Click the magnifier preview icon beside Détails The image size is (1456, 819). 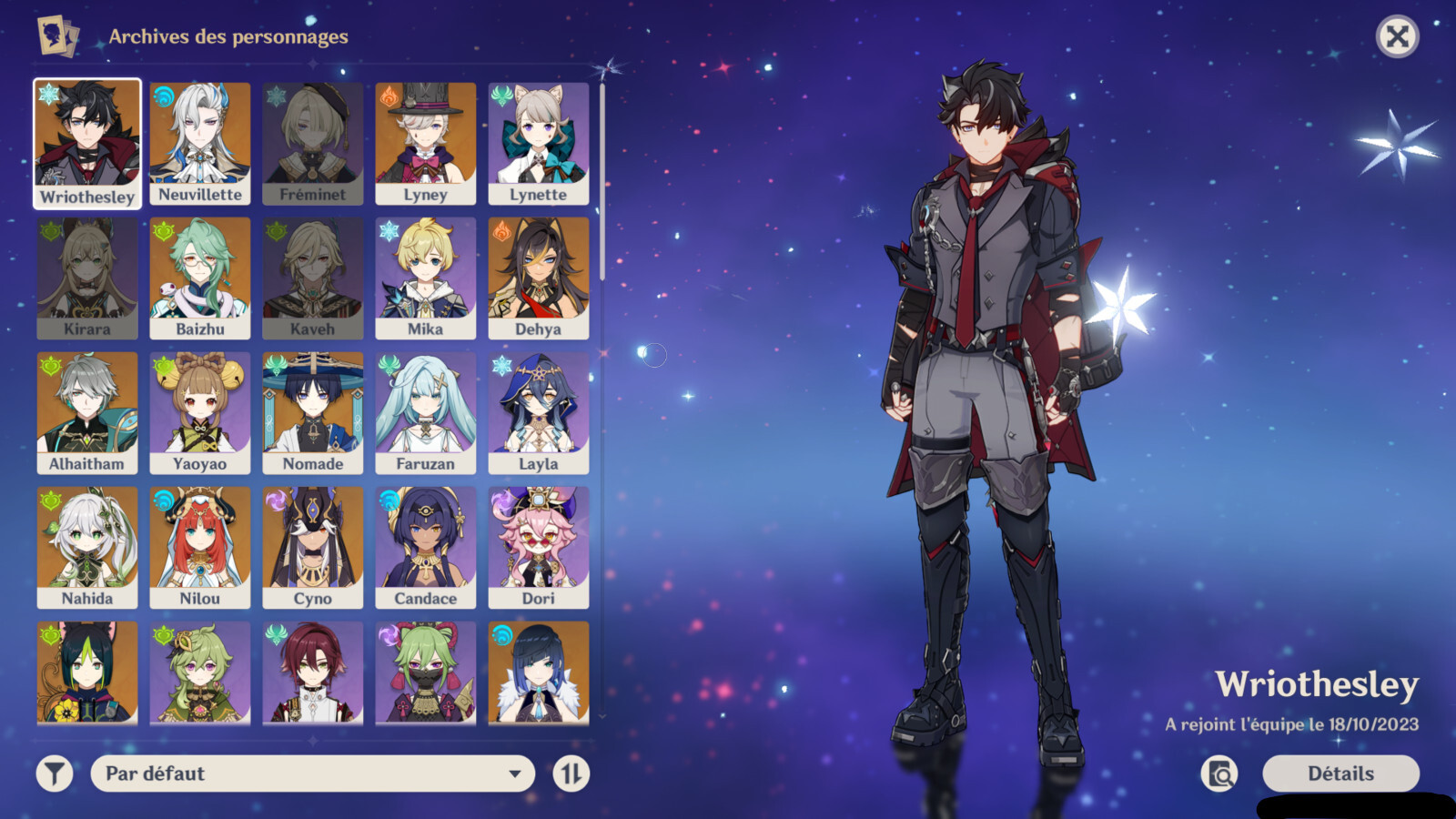(x=1219, y=773)
